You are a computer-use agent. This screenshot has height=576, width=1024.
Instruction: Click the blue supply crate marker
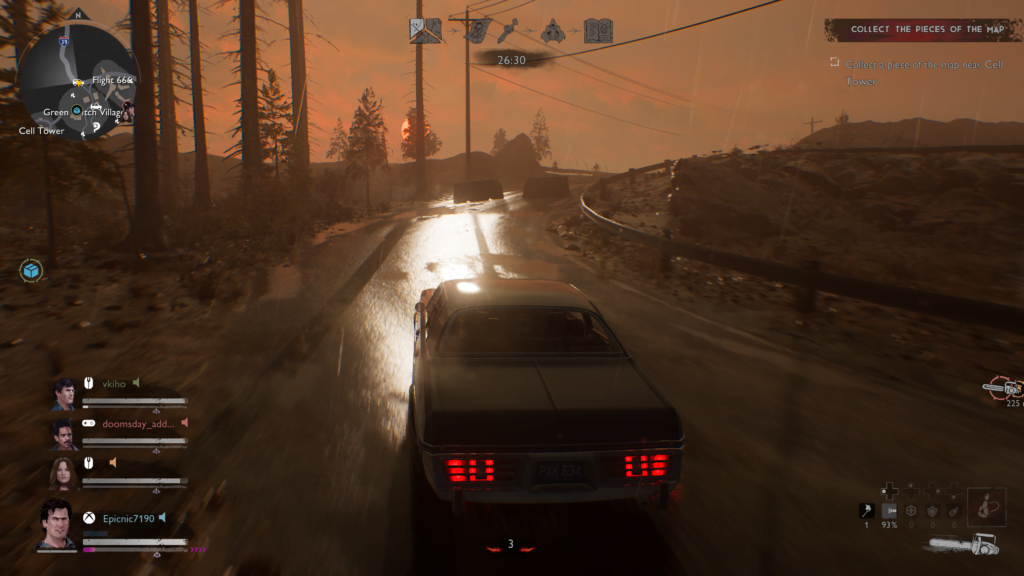[x=32, y=270]
